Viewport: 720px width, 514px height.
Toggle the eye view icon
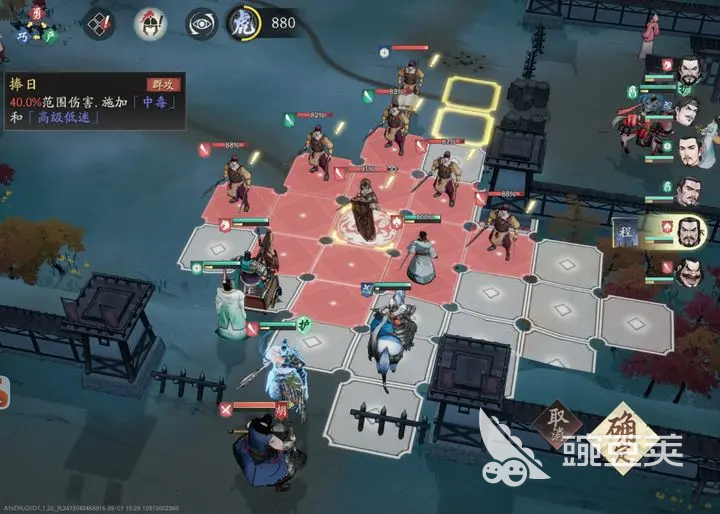[201, 24]
